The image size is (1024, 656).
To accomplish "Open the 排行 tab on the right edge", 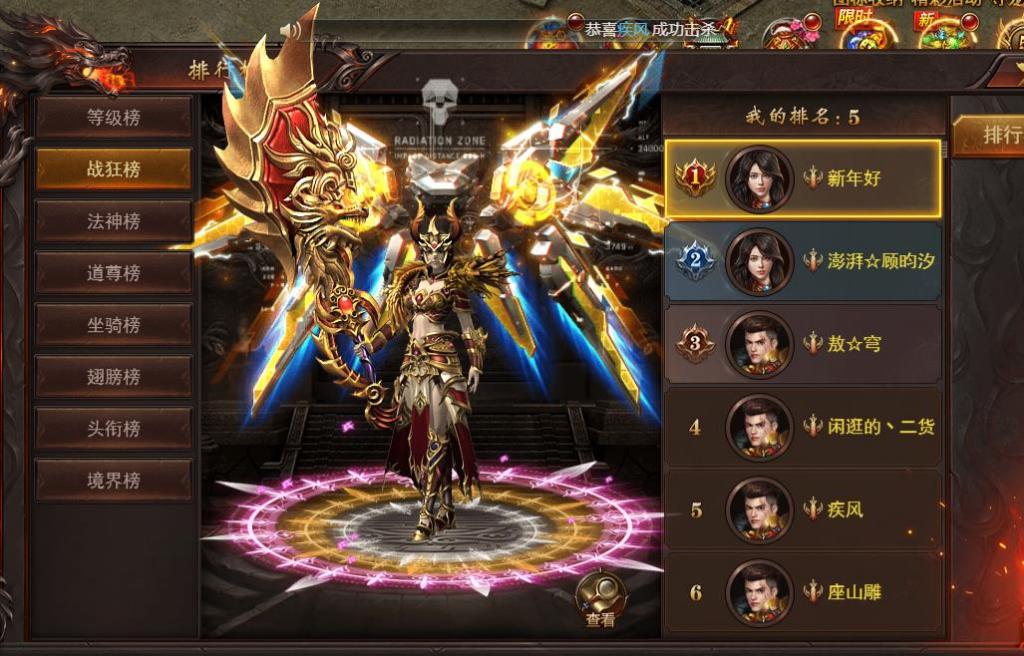I will click(x=990, y=136).
